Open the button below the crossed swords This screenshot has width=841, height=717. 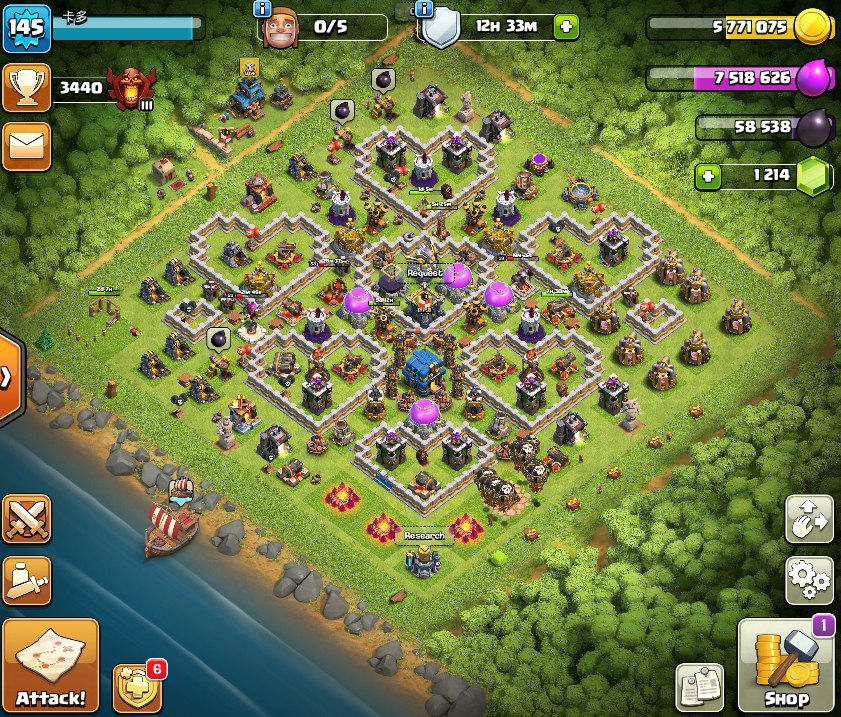[26, 580]
